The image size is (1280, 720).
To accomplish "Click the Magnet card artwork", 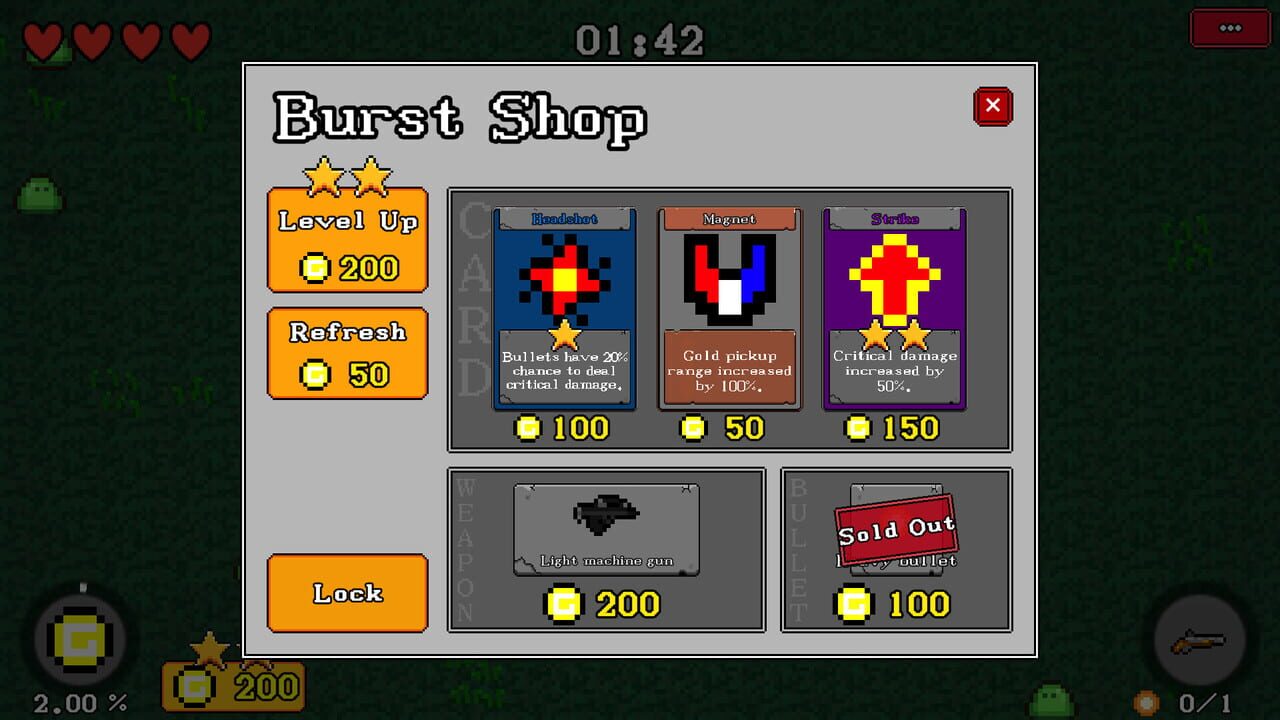I will (729, 275).
